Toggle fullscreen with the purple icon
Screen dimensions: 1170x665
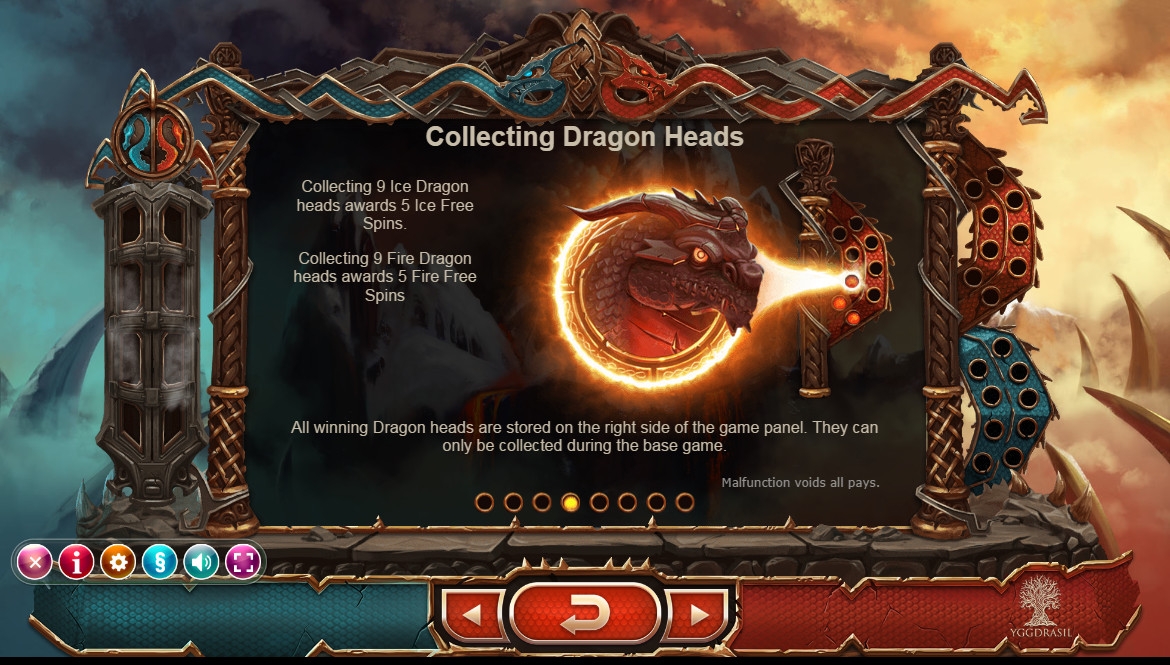click(243, 562)
